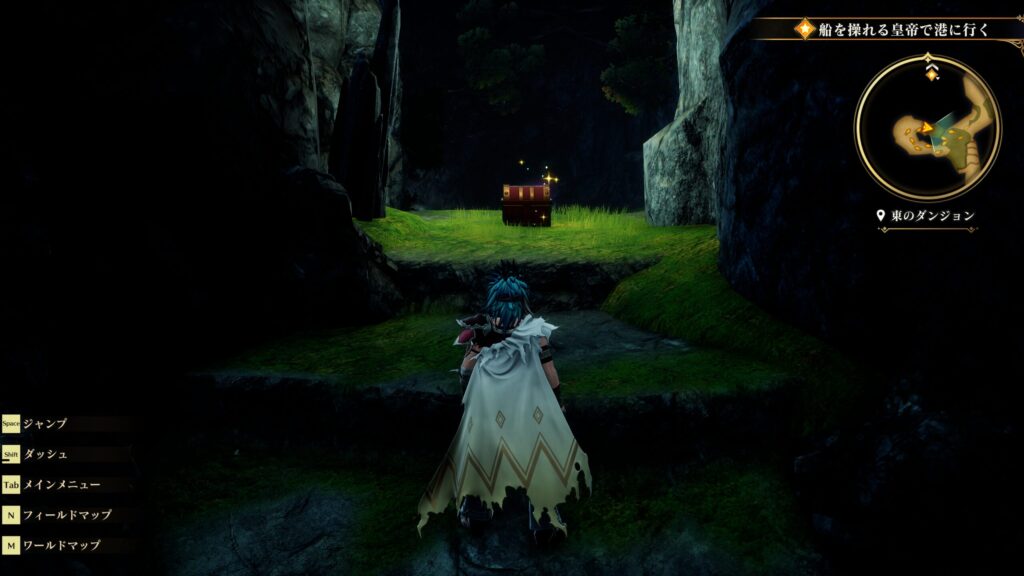The height and width of the screenshot is (576, 1024).
Task: Select the 東のダンジョン location label
Action: pyautogui.click(x=926, y=215)
